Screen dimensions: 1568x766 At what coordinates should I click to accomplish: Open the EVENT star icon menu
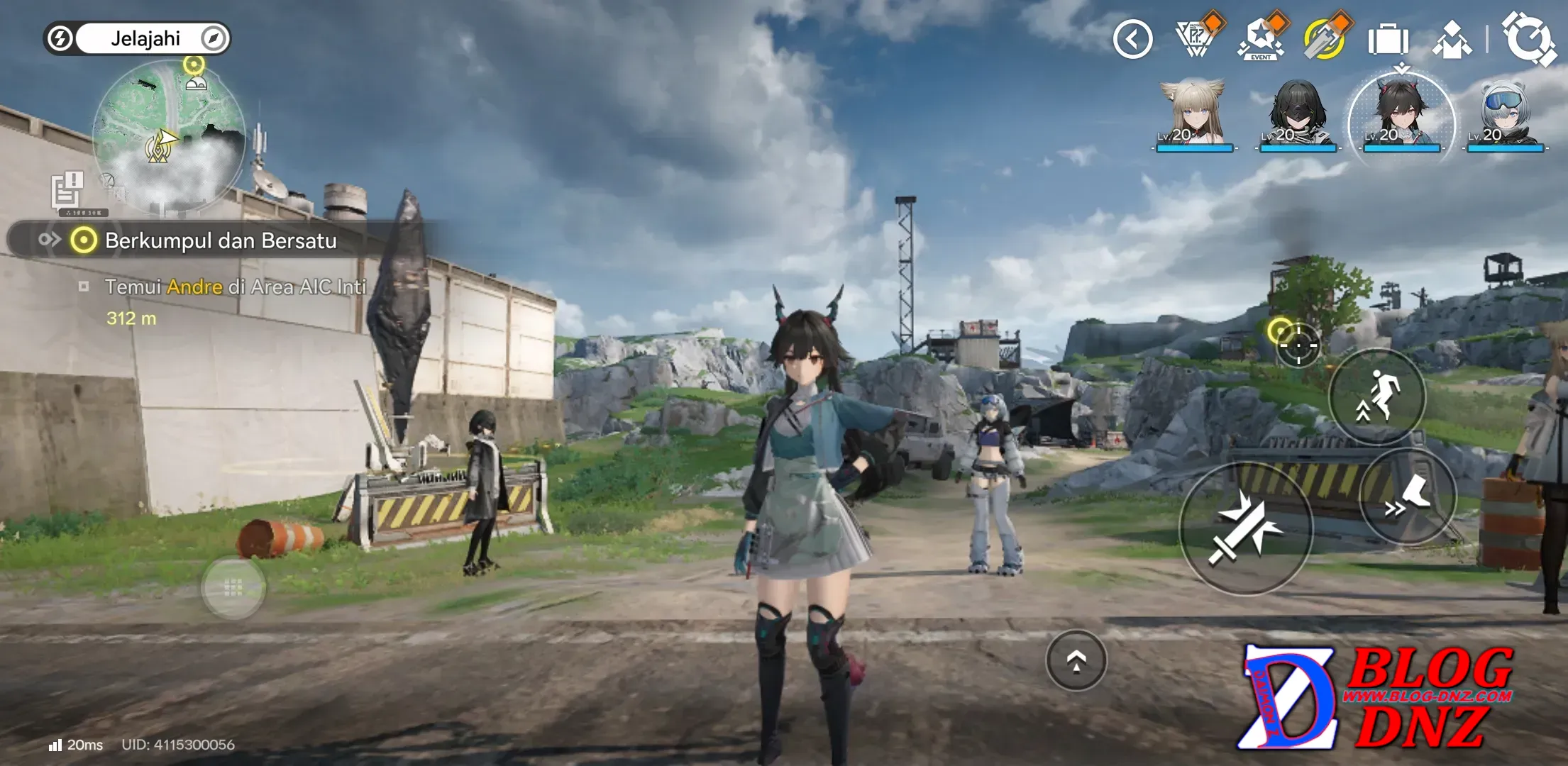pyautogui.click(x=1261, y=39)
